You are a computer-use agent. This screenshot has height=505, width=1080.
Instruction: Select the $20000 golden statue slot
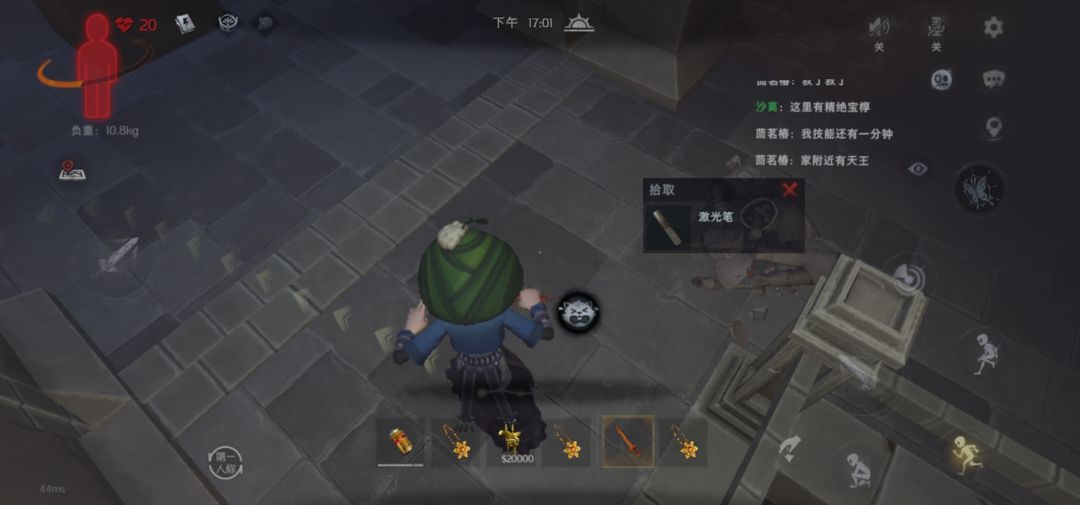(516, 442)
